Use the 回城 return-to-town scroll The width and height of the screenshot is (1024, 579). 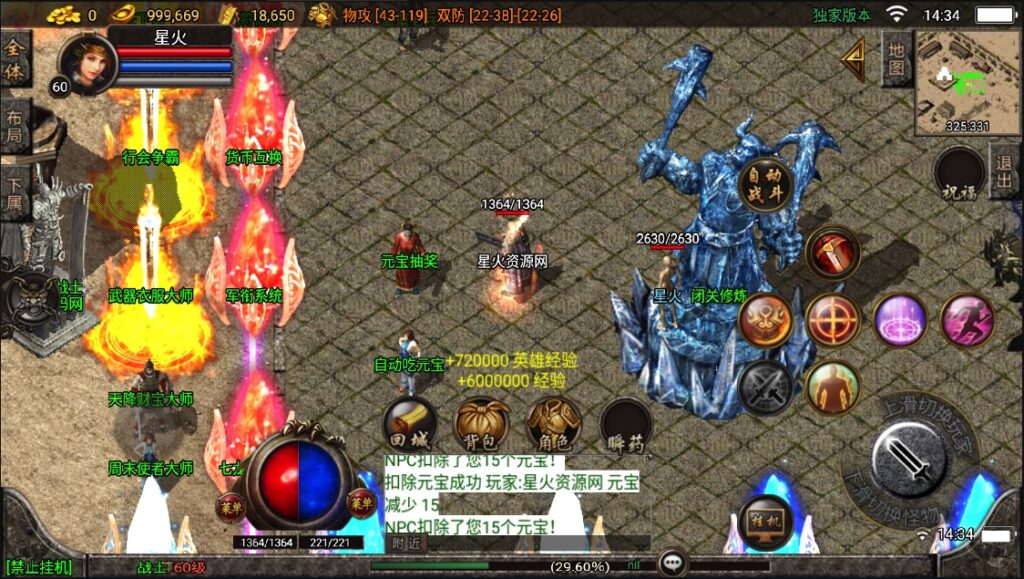point(409,424)
